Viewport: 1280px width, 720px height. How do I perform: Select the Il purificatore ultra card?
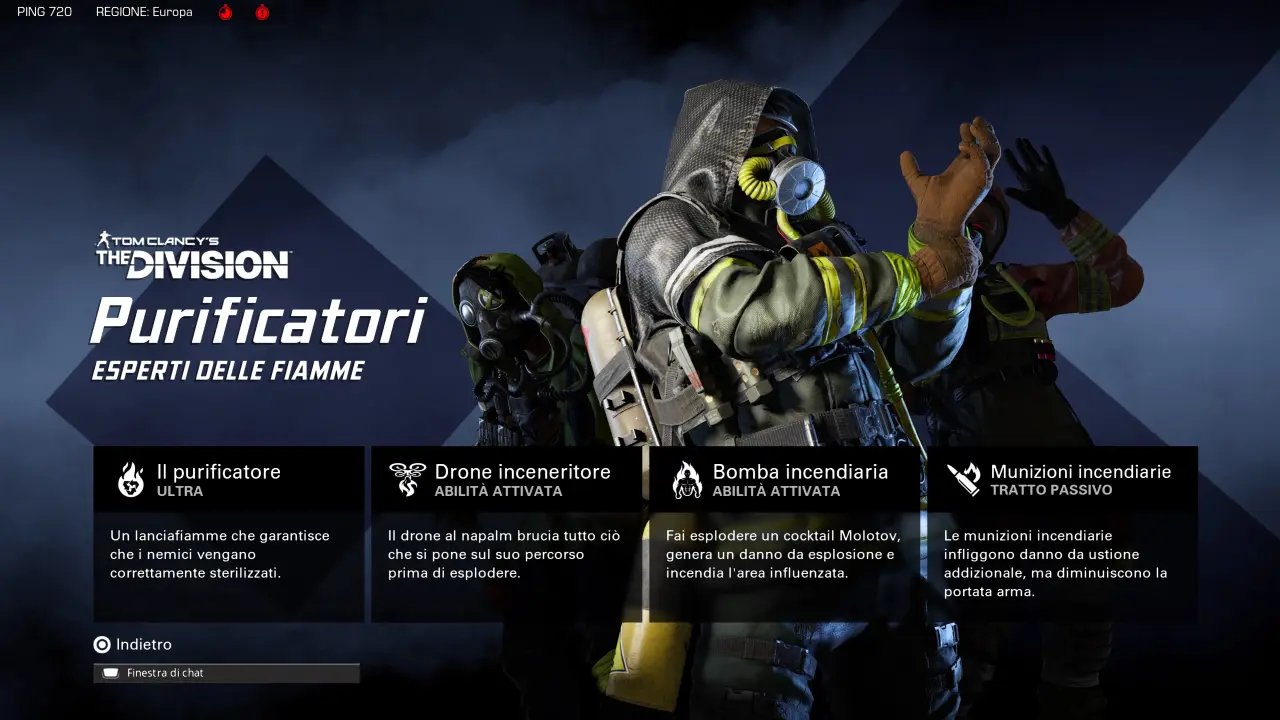coord(228,534)
